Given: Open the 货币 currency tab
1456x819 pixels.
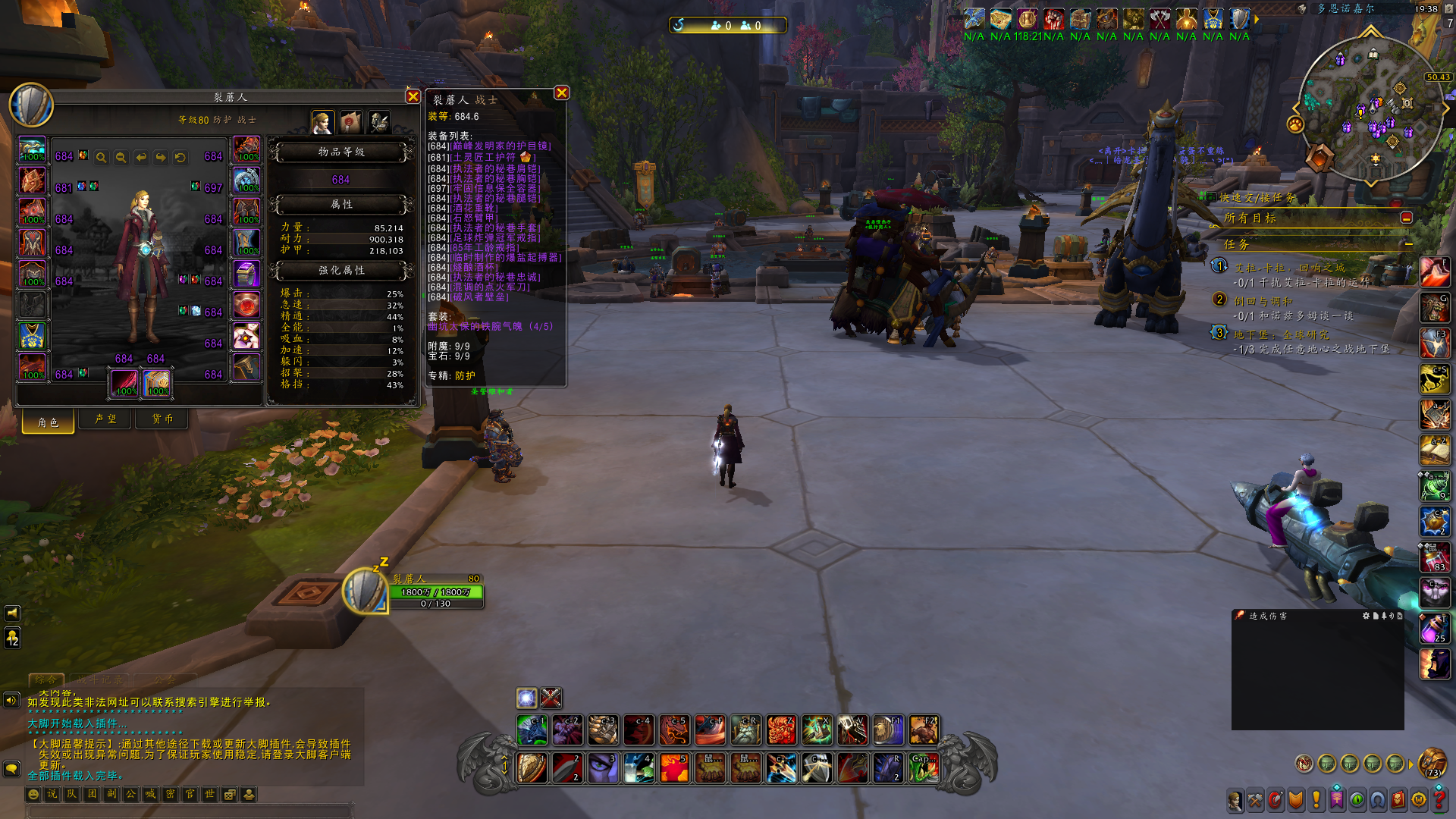Looking at the screenshot, I should coord(162,419).
